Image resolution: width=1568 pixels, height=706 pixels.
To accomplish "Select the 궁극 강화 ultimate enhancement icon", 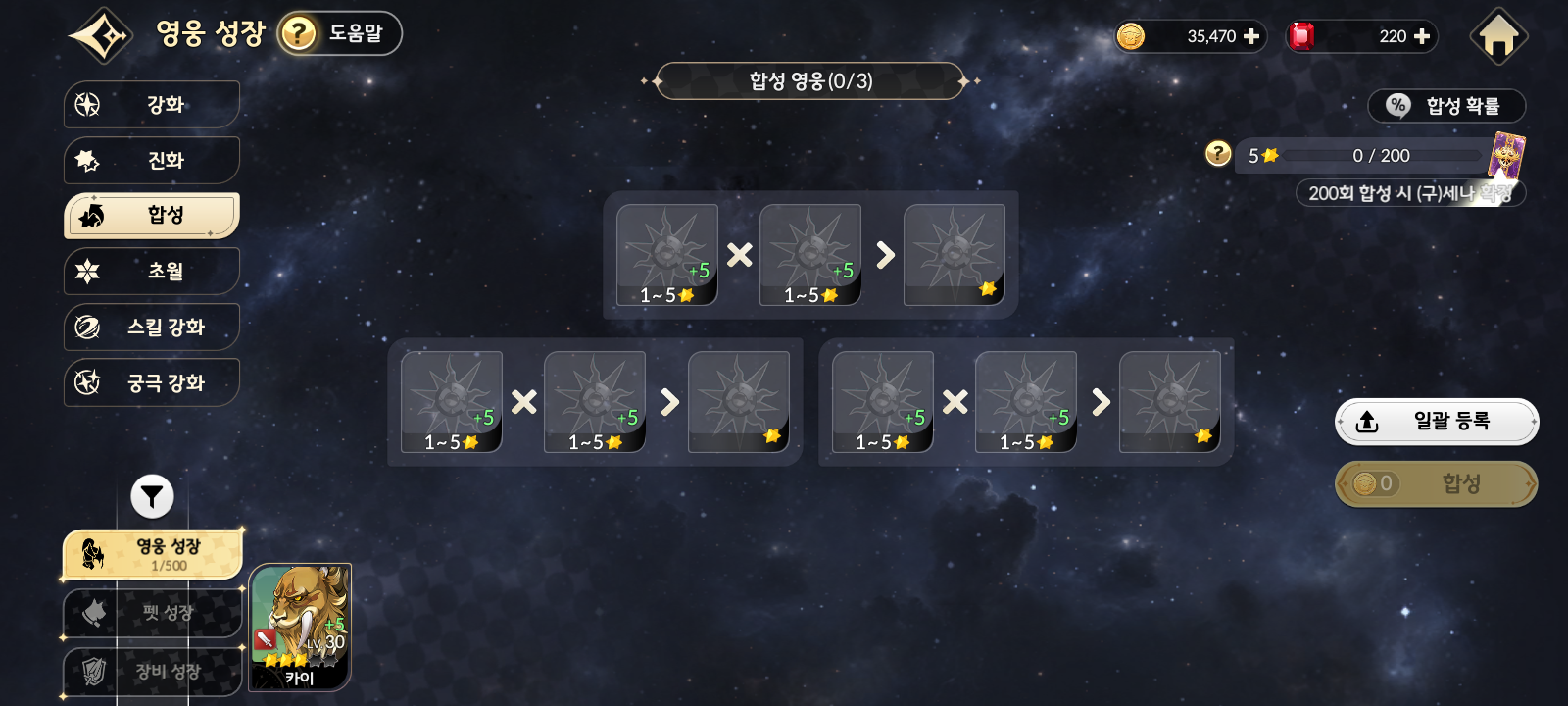I will coord(89,382).
